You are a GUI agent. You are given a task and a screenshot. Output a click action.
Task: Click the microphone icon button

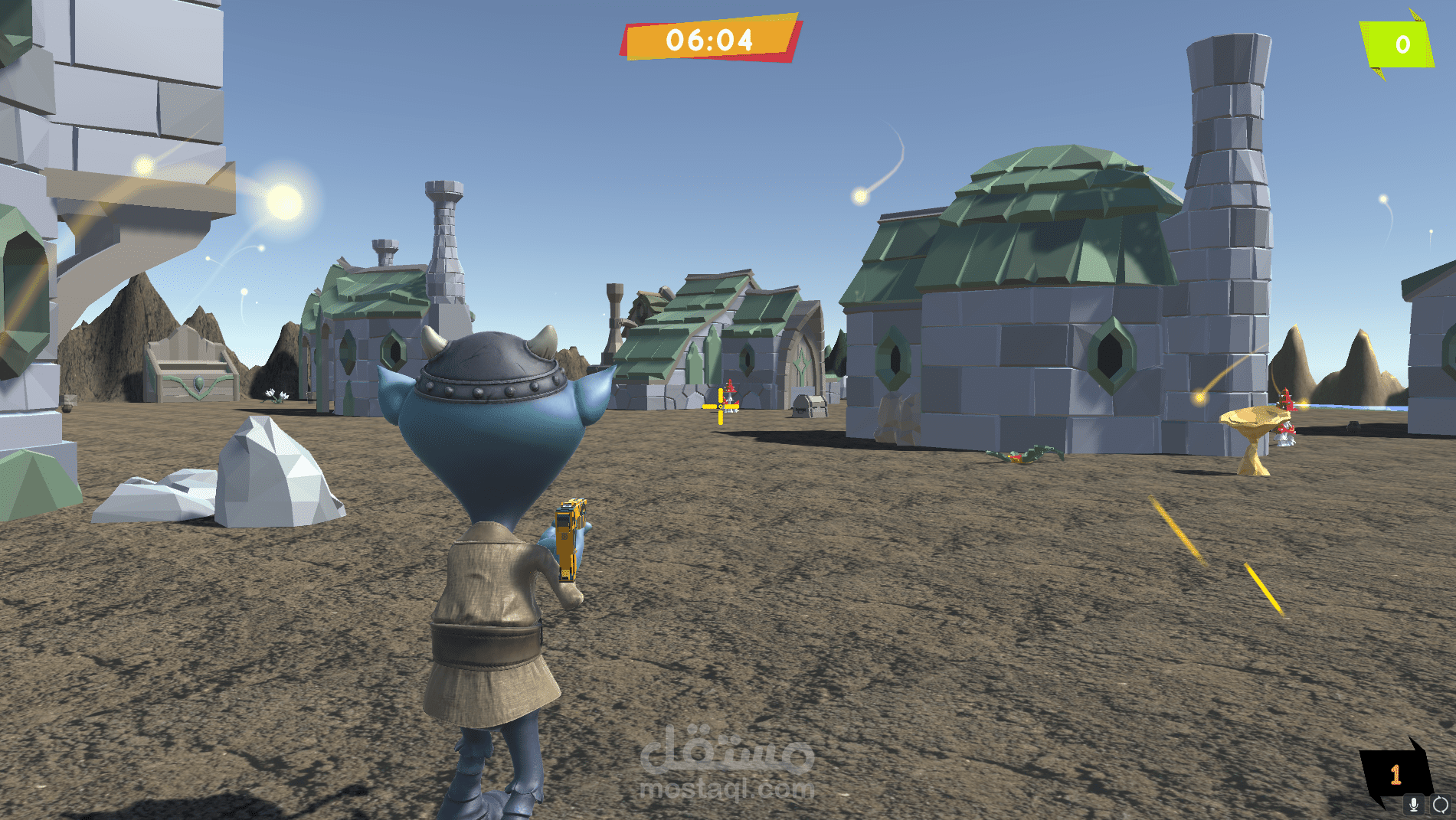pos(1414,805)
